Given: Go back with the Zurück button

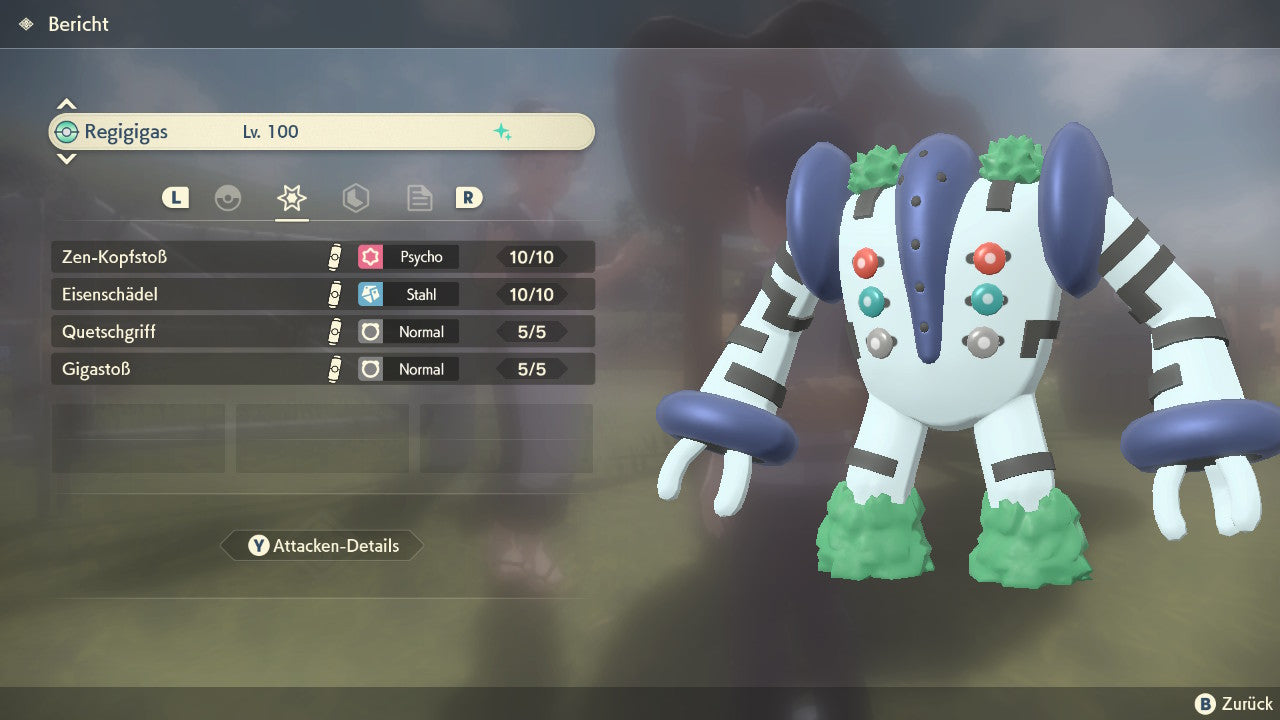Looking at the screenshot, I should pyautogui.click(x=1234, y=704).
